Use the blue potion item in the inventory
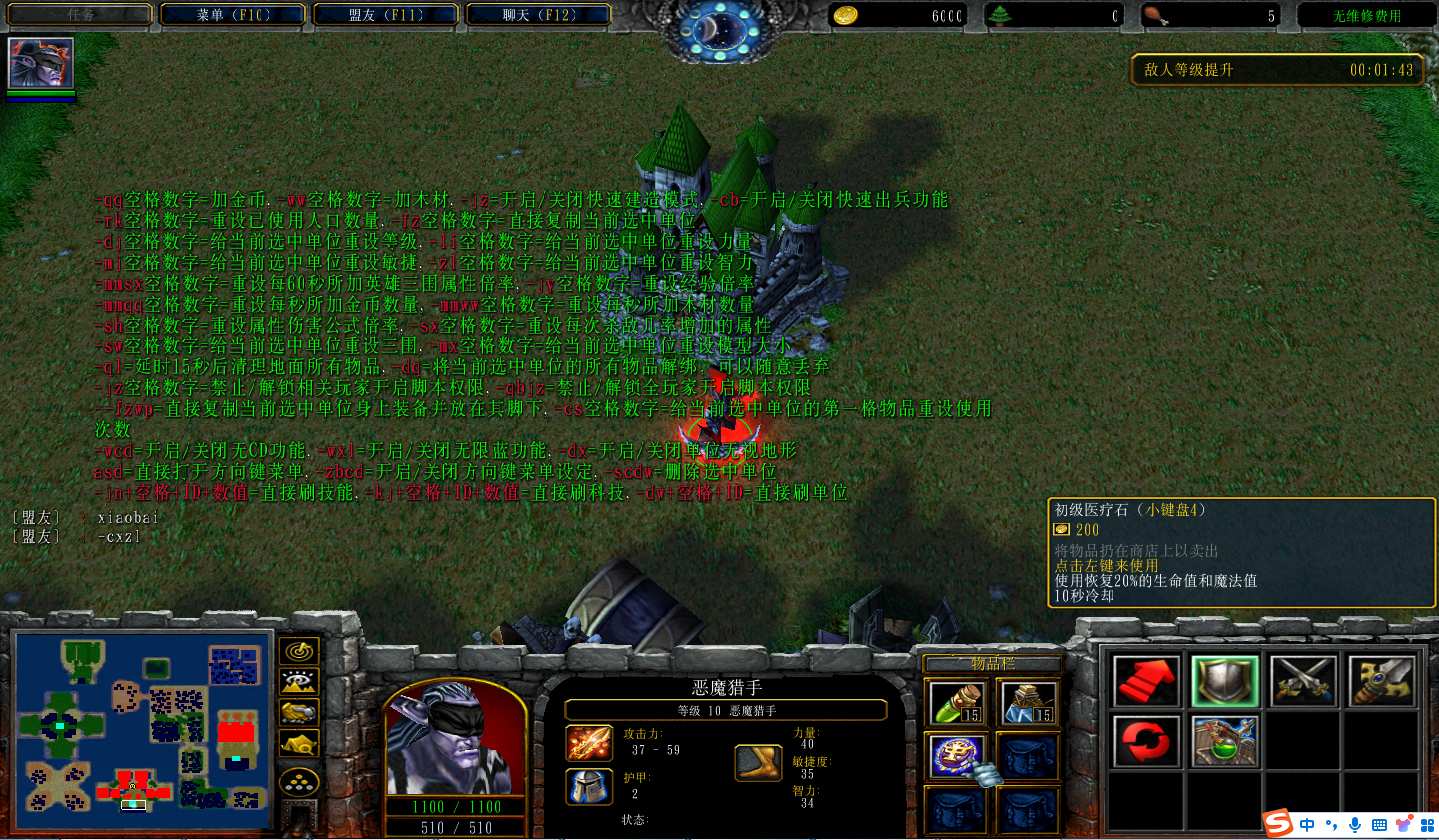The width and height of the screenshot is (1439, 840). click(1028, 703)
